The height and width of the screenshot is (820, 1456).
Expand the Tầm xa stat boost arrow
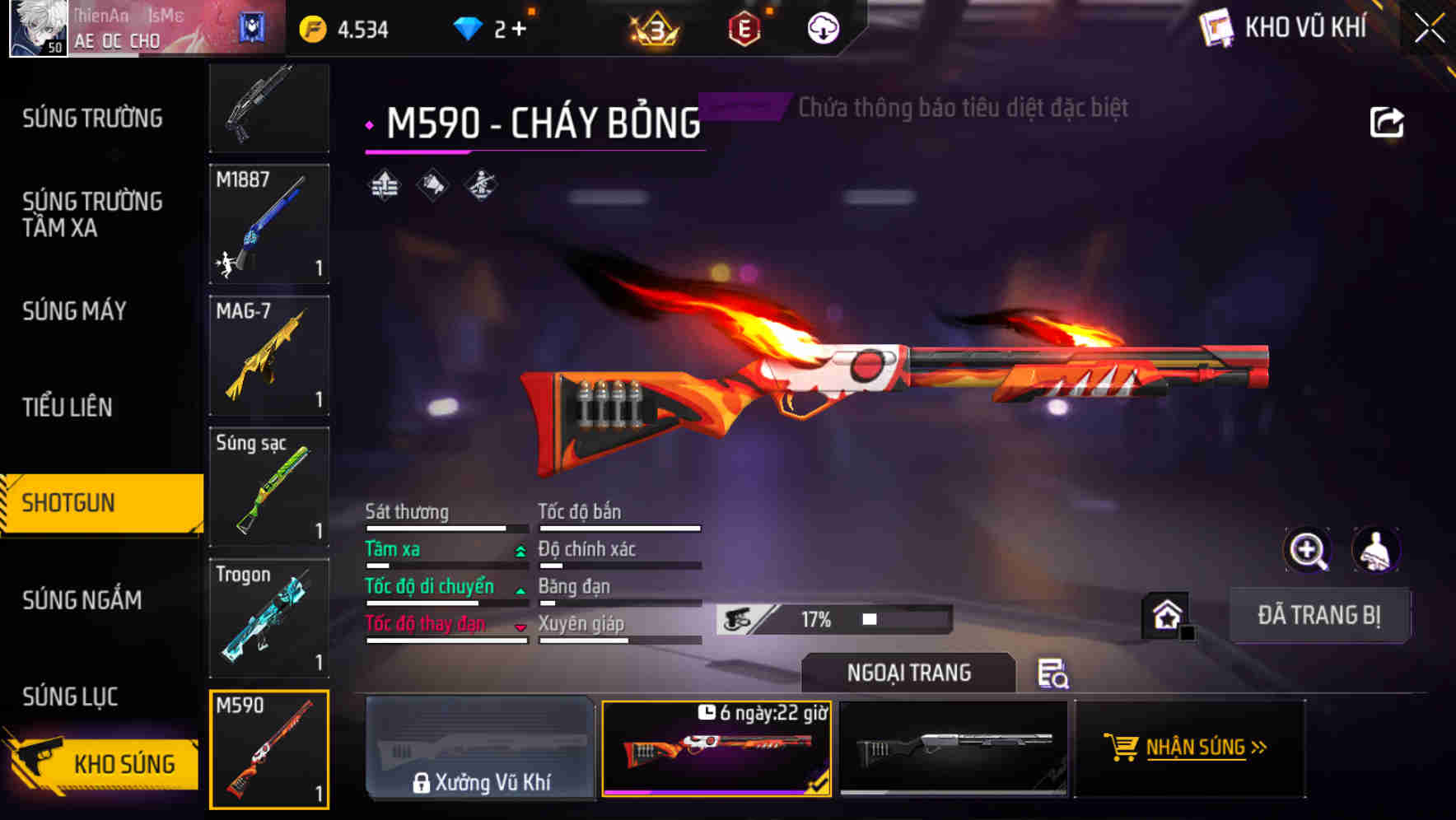coord(519,550)
